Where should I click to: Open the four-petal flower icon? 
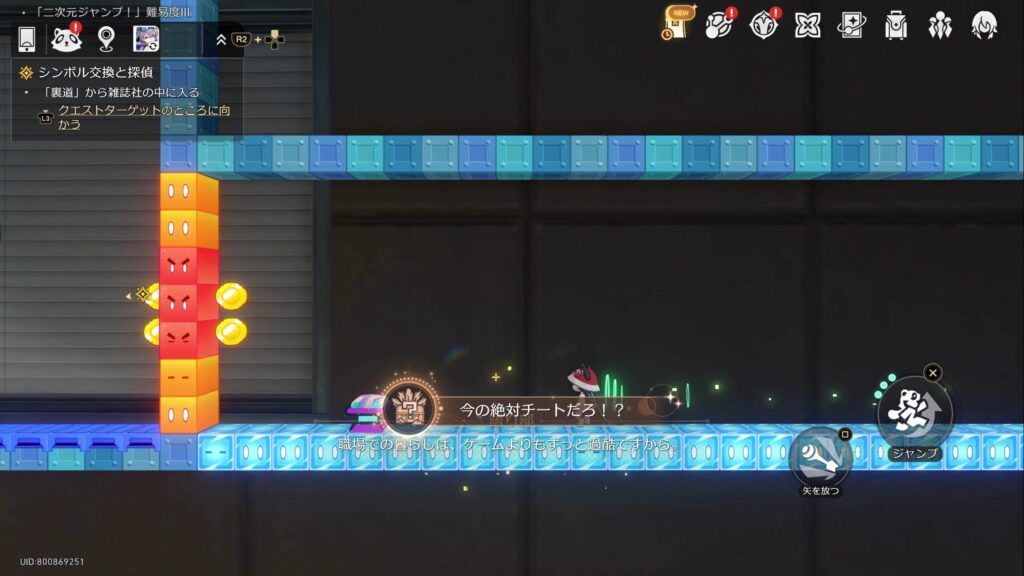[x=807, y=25]
